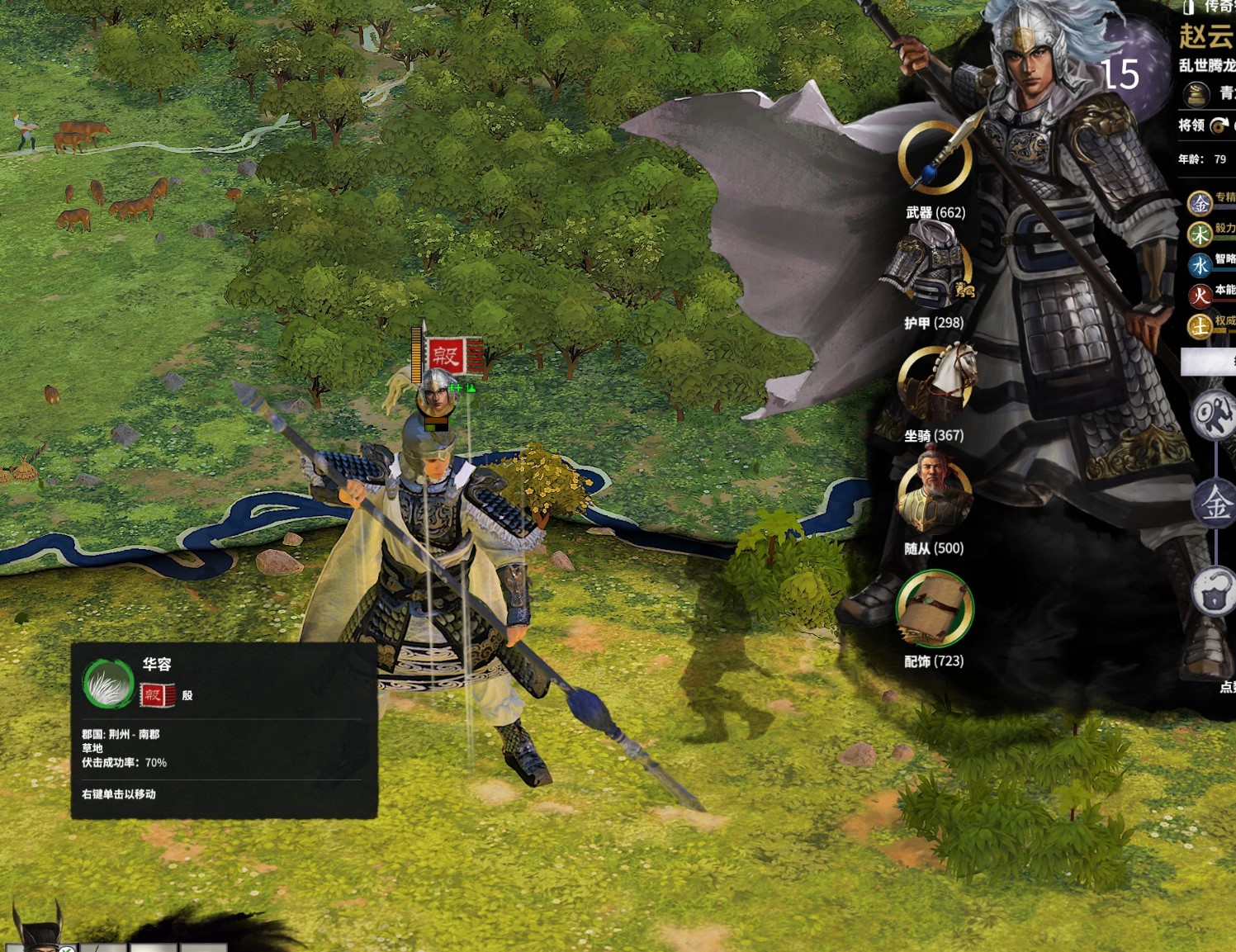Viewport: 1236px width, 952px height.
Task: Select the 木 resolve attribute icon
Action: pos(1200,234)
